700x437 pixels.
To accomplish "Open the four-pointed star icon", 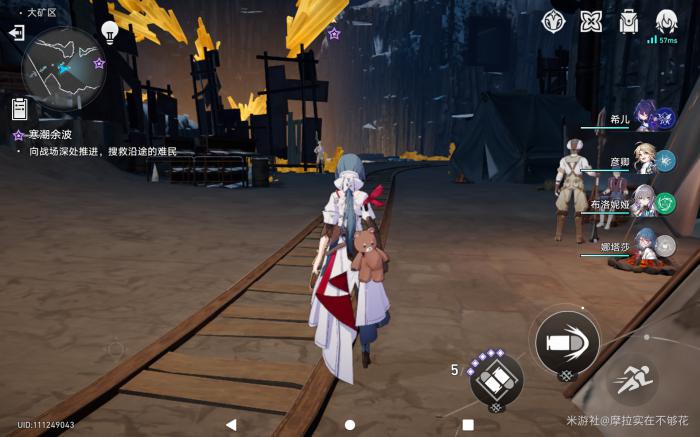I will click(592, 21).
